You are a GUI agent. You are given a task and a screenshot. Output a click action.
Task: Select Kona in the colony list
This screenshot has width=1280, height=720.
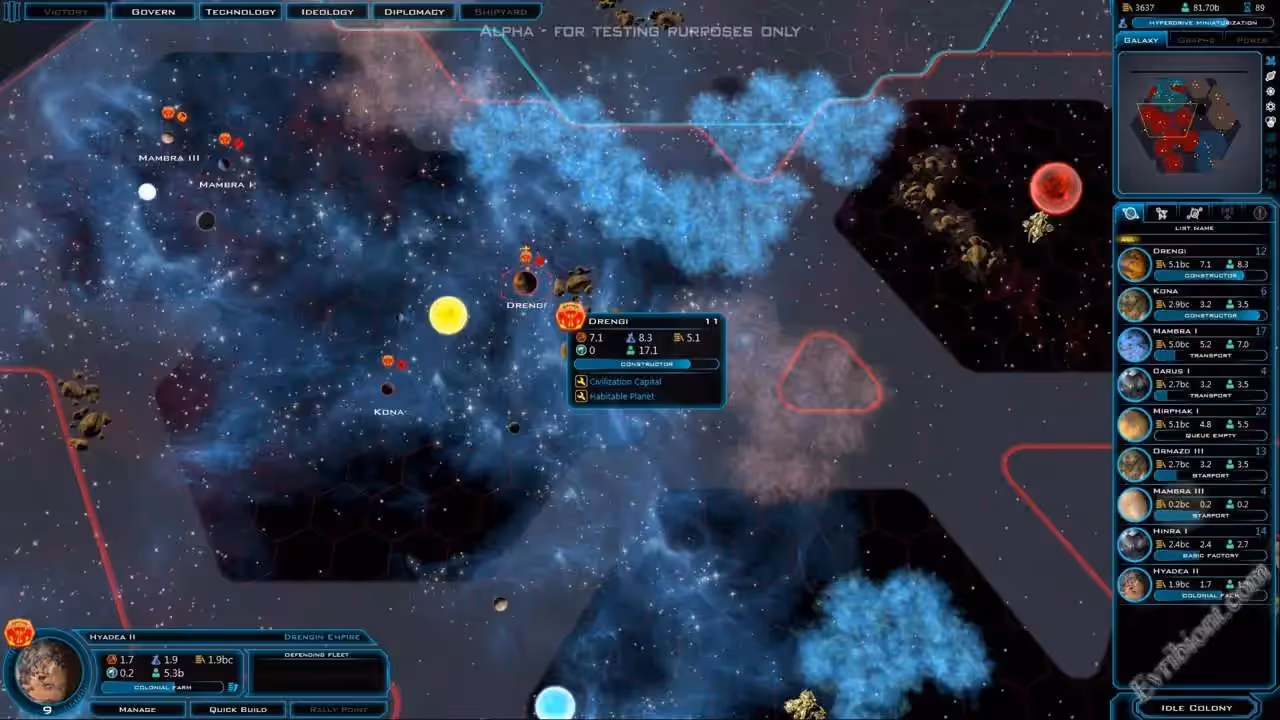(1192, 304)
